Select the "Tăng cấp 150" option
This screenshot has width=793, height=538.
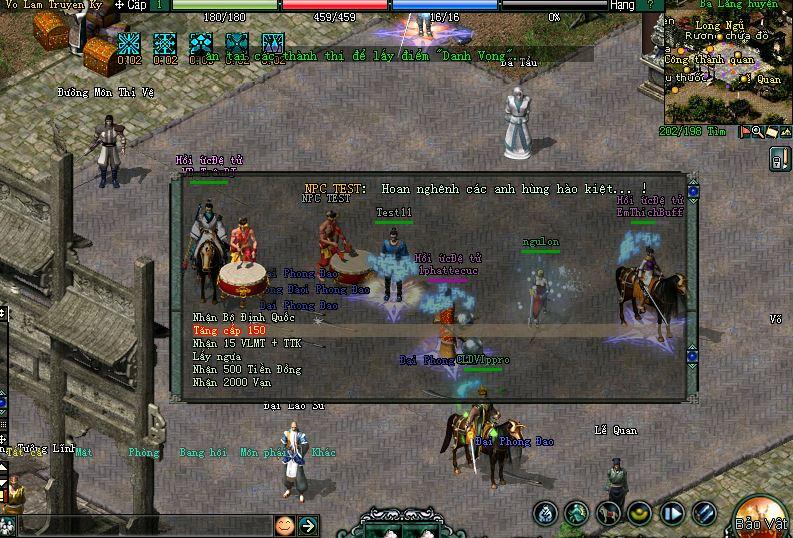tap(229, 330)
